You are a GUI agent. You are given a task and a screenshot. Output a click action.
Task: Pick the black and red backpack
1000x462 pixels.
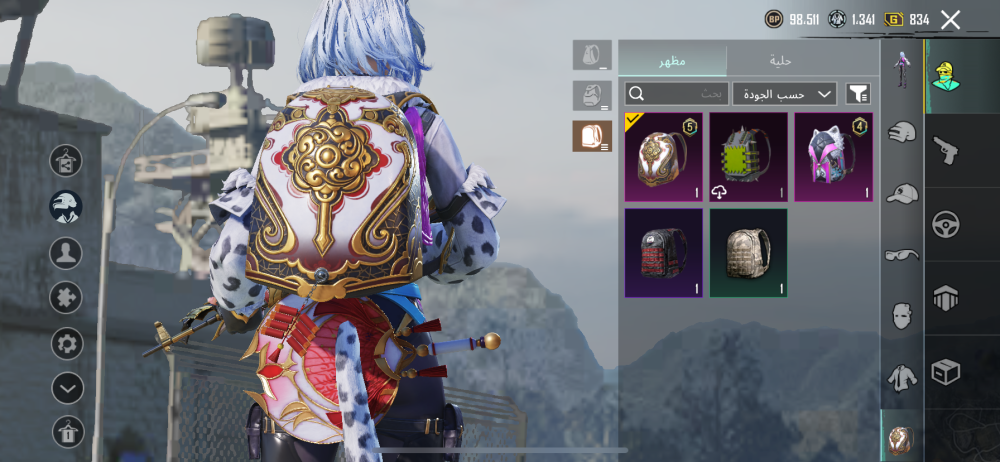[664, 253]
